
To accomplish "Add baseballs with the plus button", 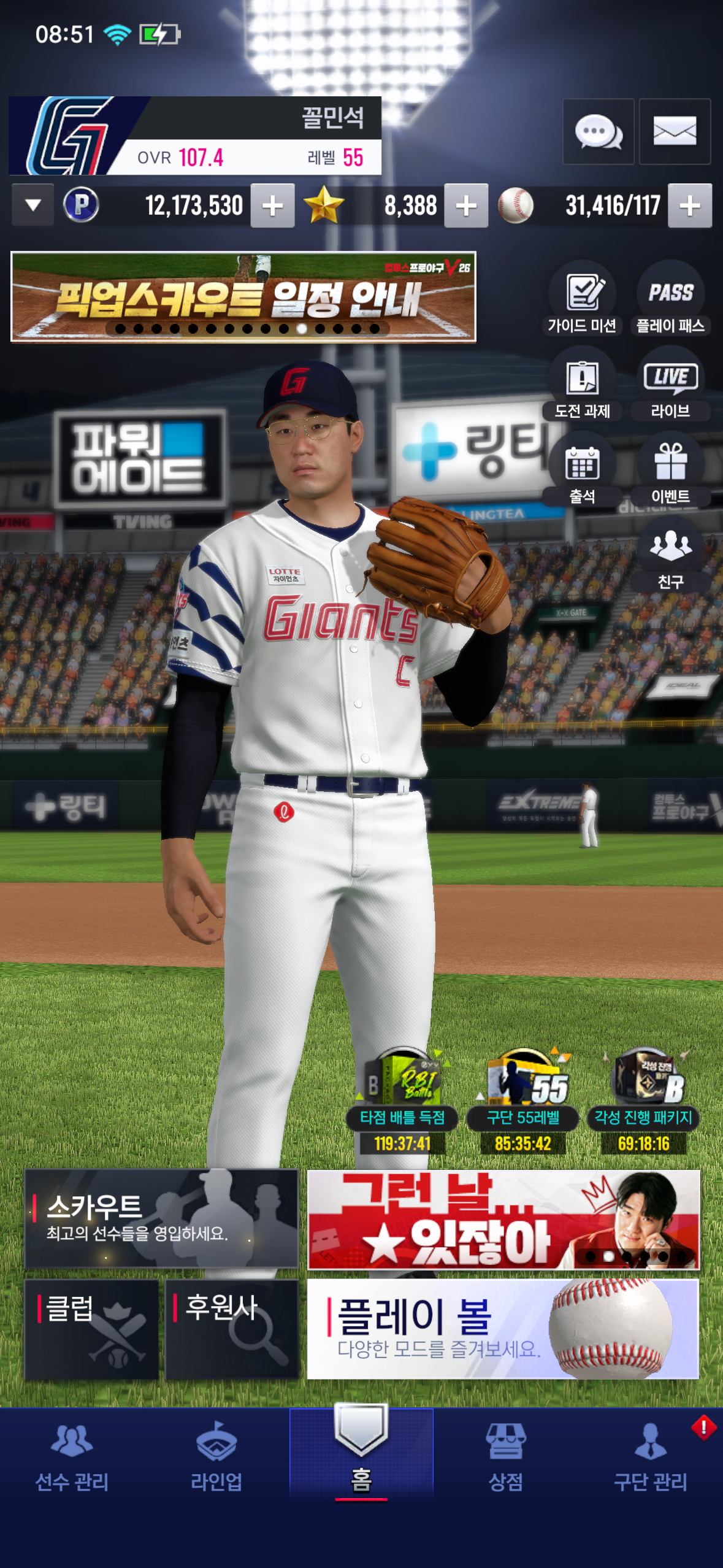I will [x=690, y=206].
